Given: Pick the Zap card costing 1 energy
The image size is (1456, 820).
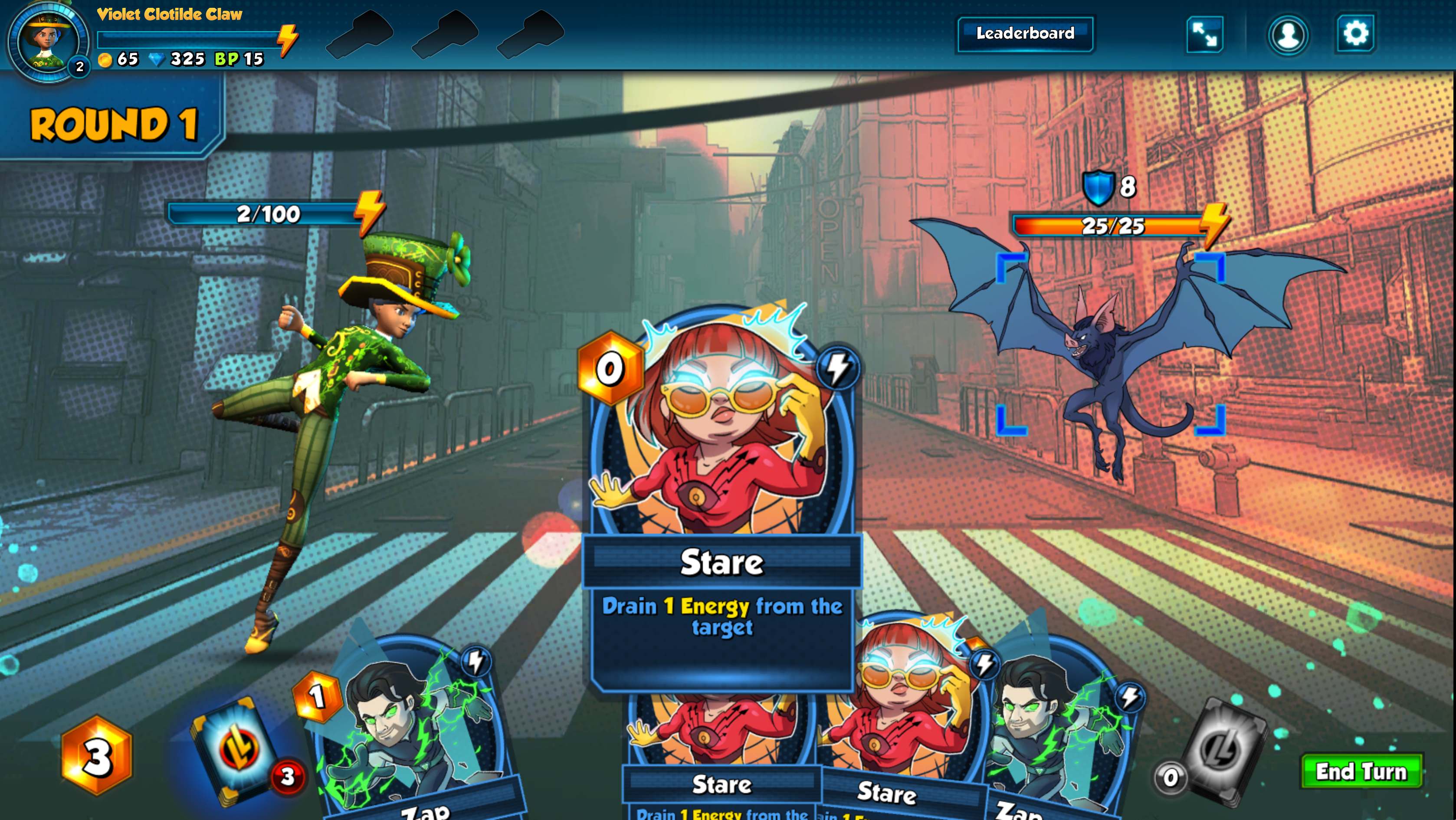Looking at the screenshot, I should point(413,735).
